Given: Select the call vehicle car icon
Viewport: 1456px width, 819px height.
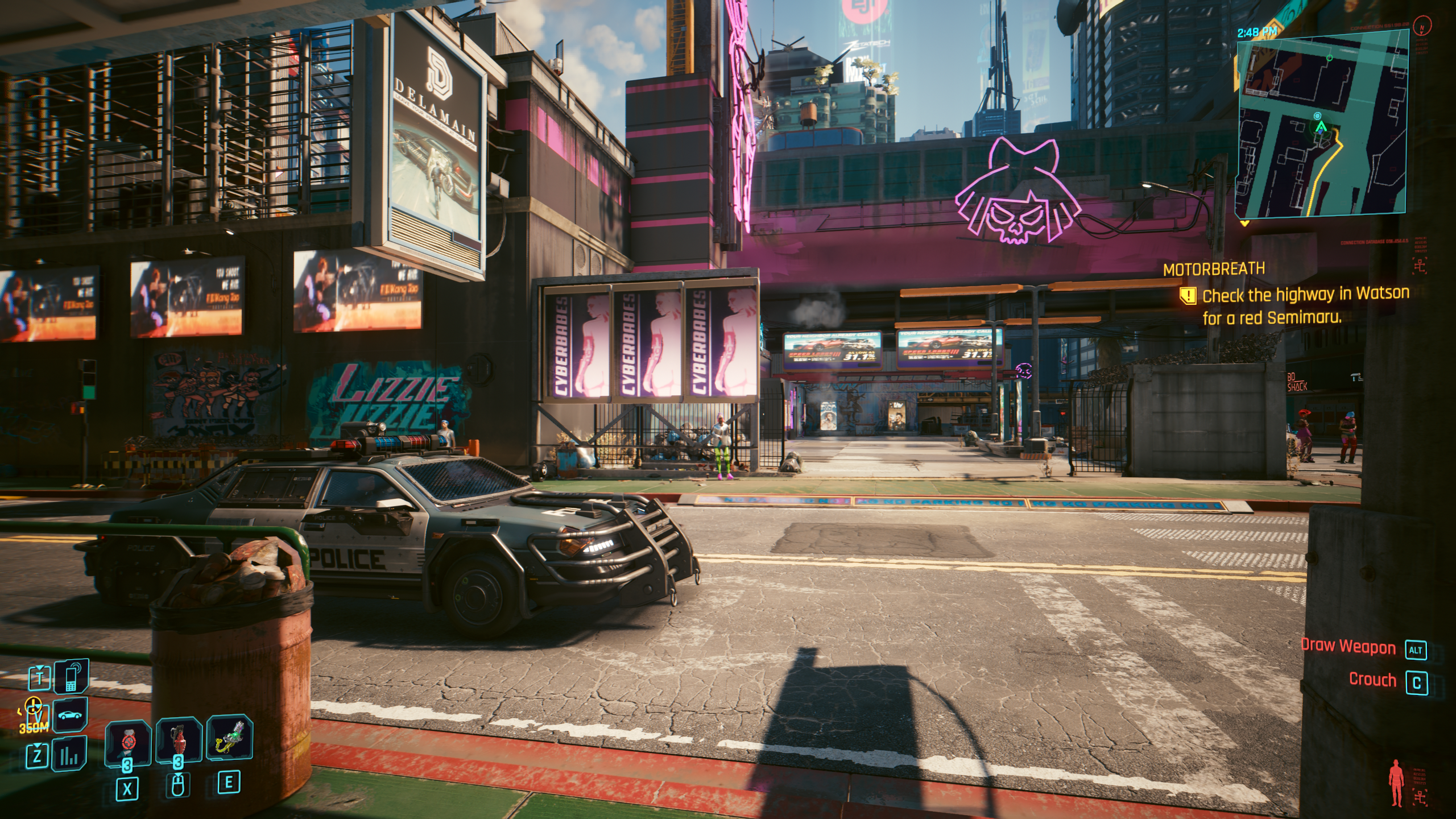Looking at the screenshot, I should (x=71, y=715).
